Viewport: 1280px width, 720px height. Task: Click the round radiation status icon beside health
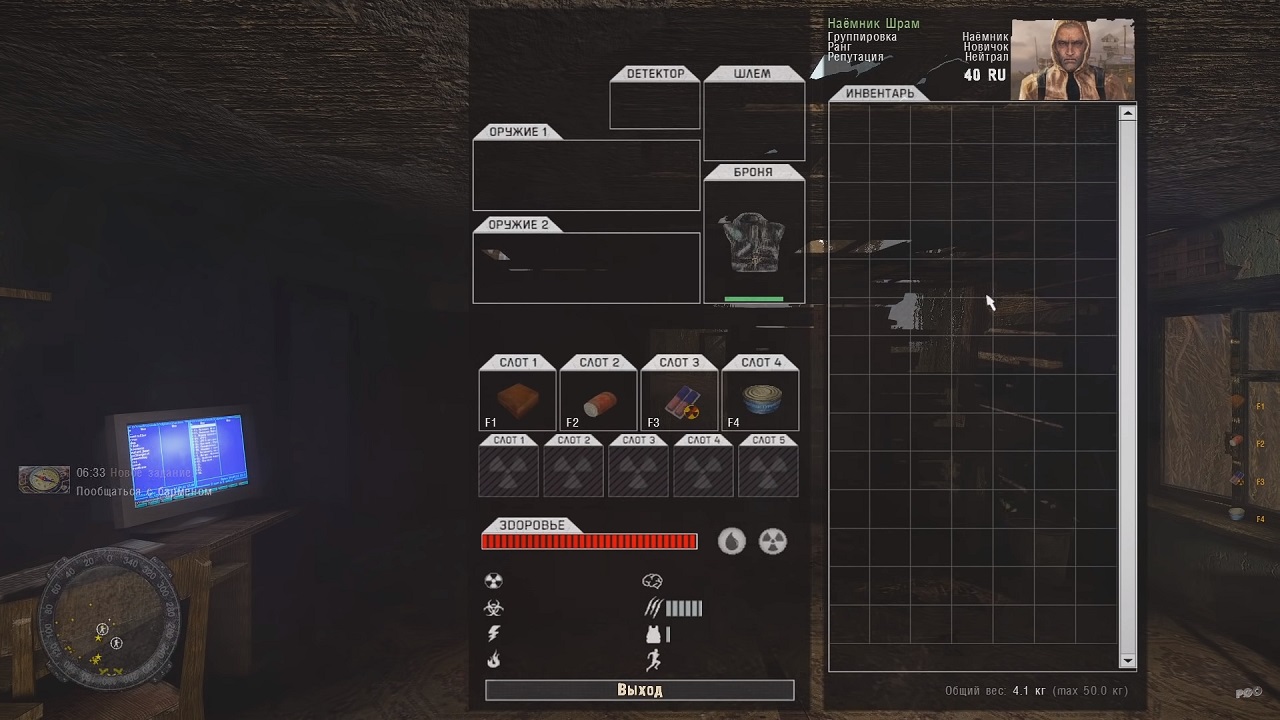pyautogui.click(x=773, y=541)
